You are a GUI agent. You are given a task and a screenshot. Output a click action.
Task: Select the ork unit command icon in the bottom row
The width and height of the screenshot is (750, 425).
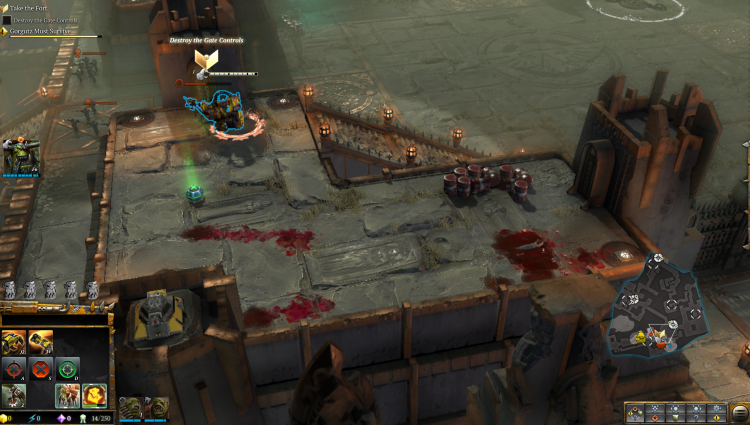click(14, 394)
